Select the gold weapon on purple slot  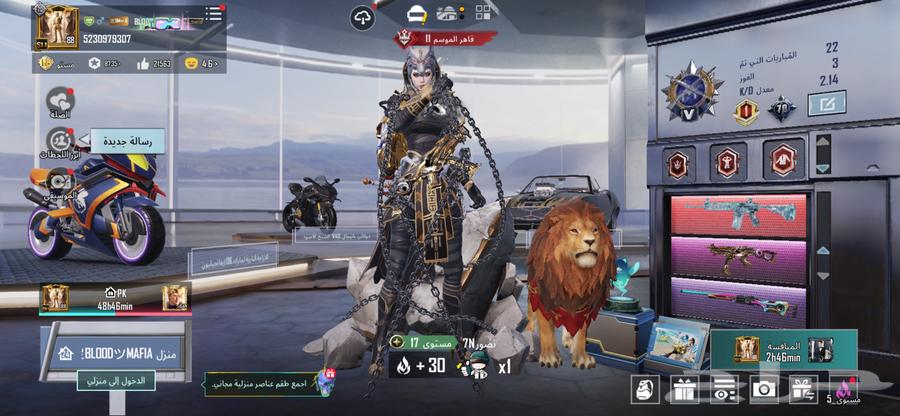(x=738, y=260)
